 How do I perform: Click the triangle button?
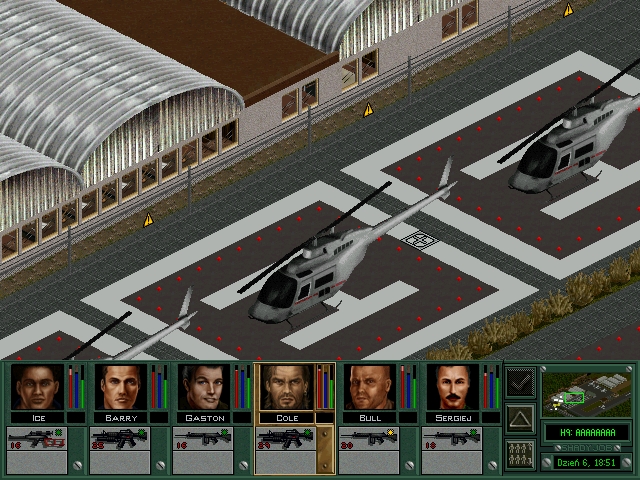[x=520, y=417]
